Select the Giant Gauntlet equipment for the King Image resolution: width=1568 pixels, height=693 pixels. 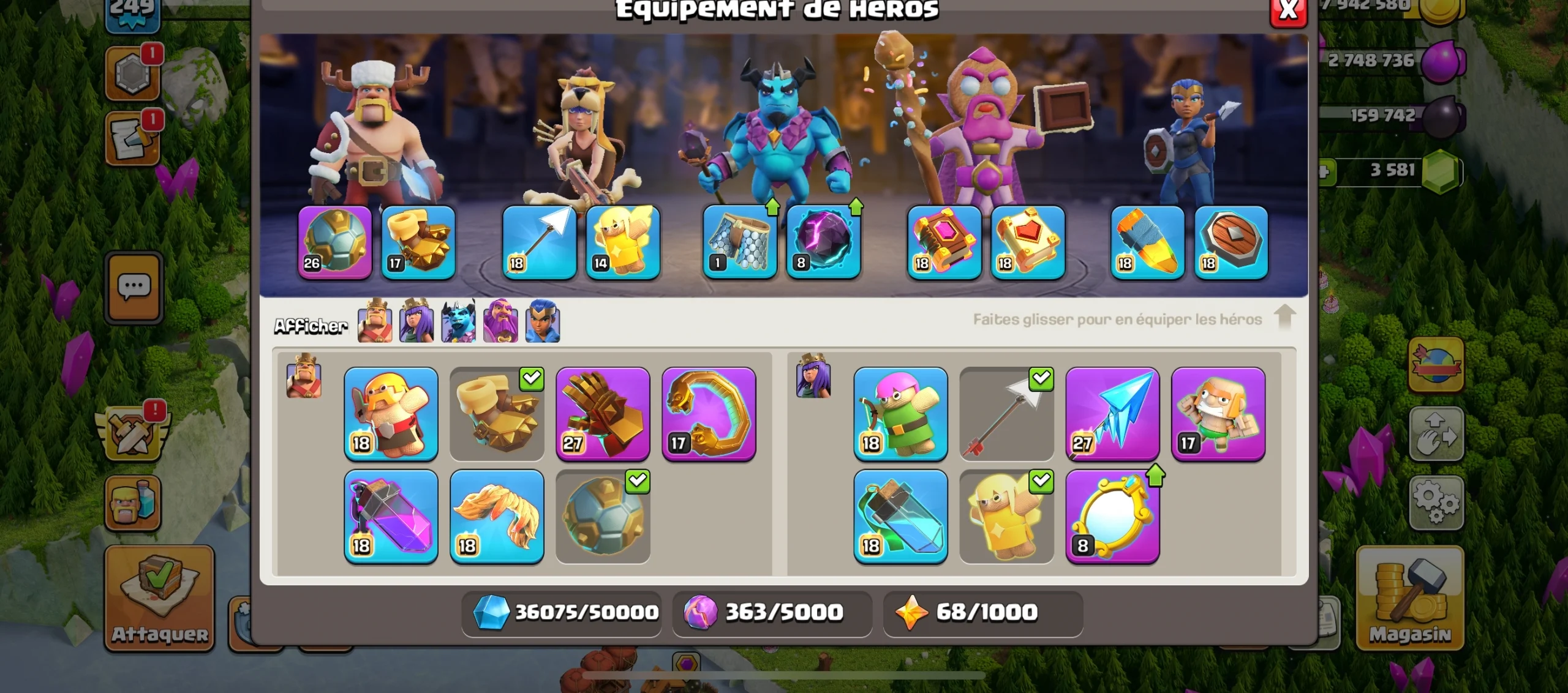pos(603,414)
